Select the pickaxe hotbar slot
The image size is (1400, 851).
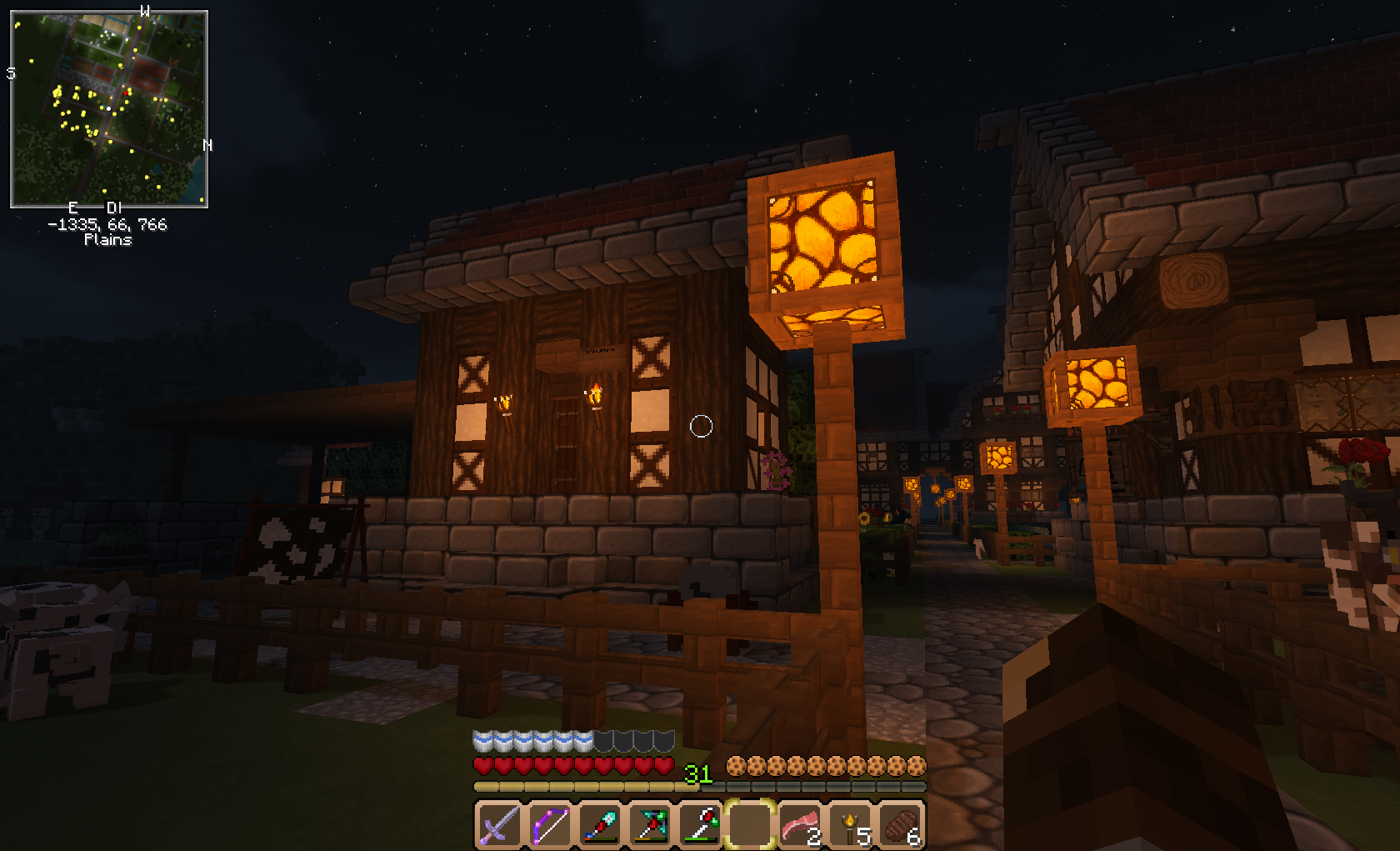649,826
